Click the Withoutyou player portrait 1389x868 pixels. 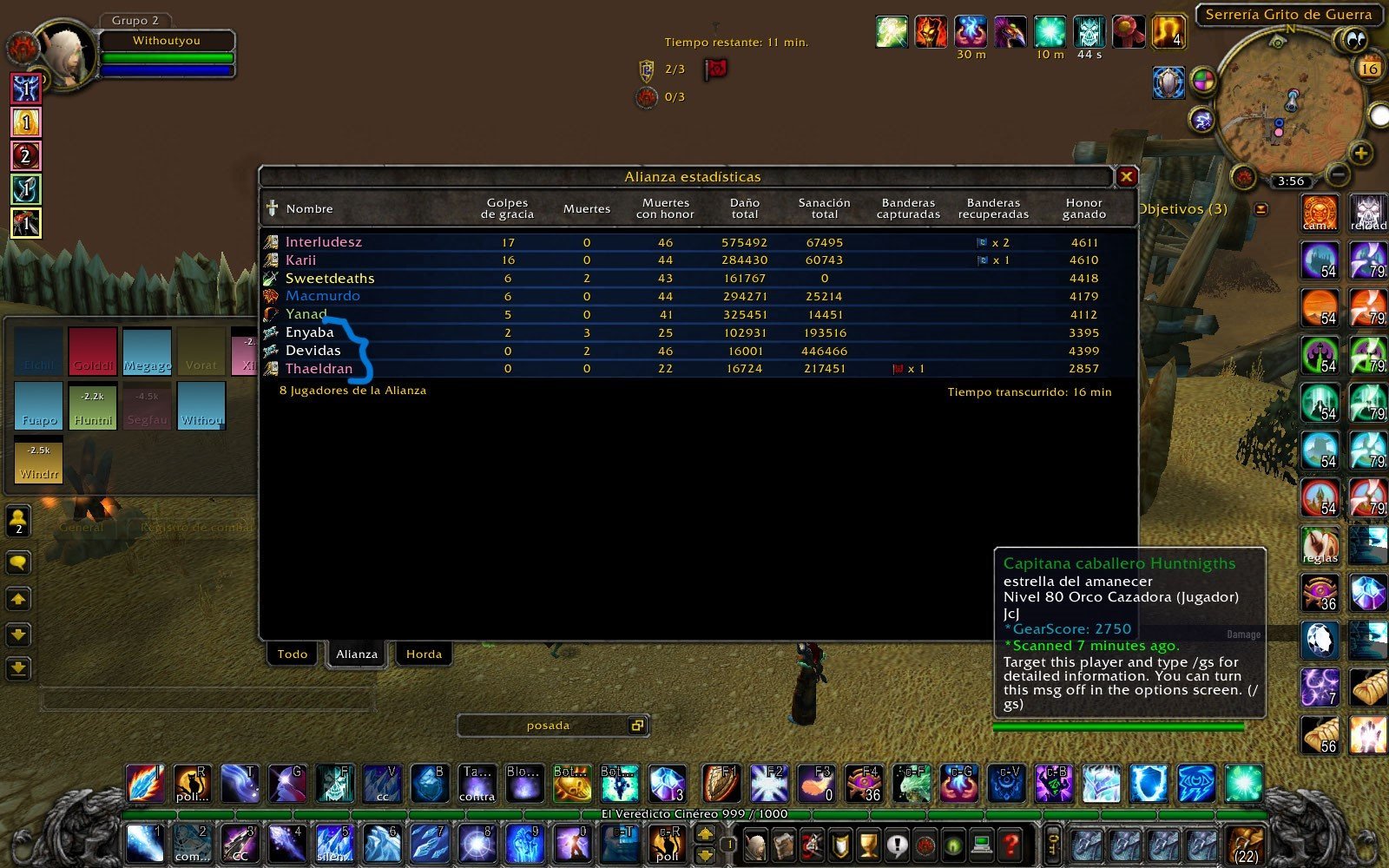coord(66,56)
